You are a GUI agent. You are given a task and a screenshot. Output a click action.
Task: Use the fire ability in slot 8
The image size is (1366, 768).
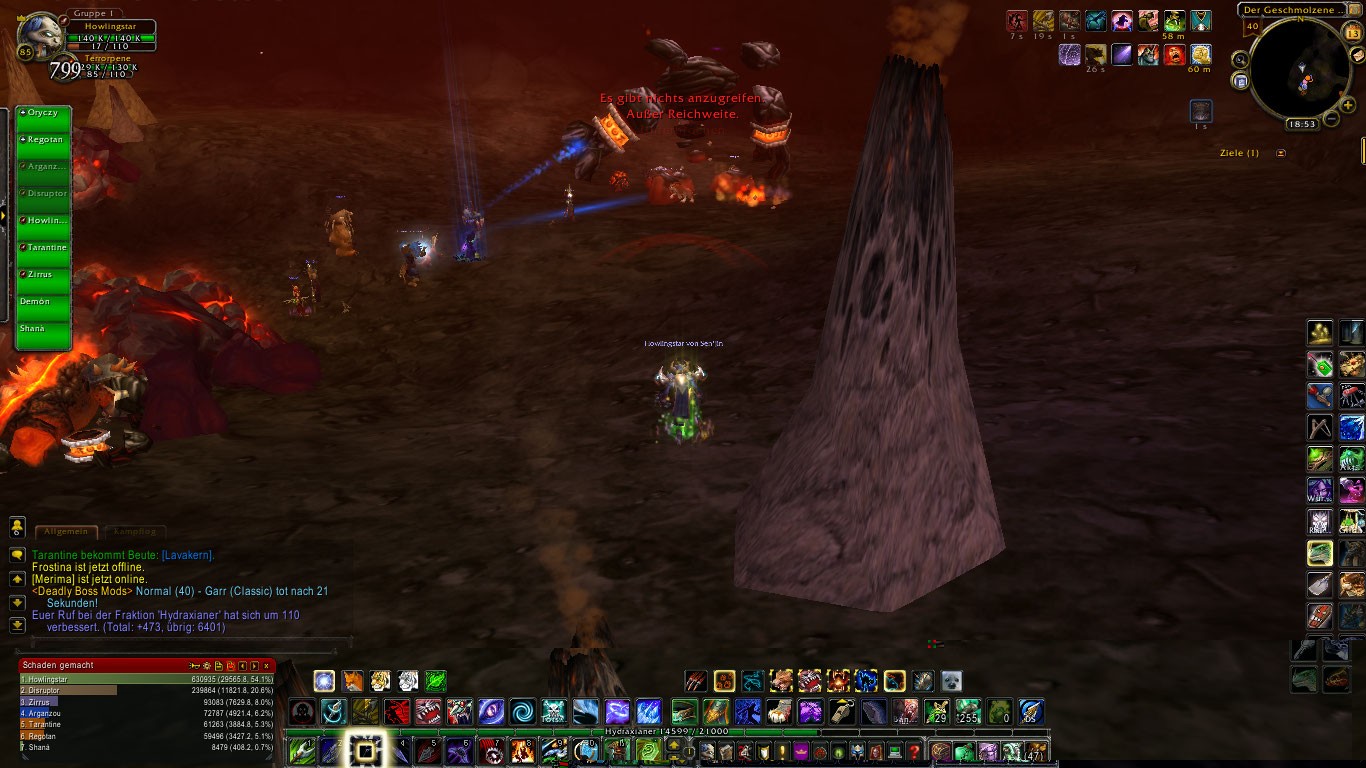[x=523, y=751]
